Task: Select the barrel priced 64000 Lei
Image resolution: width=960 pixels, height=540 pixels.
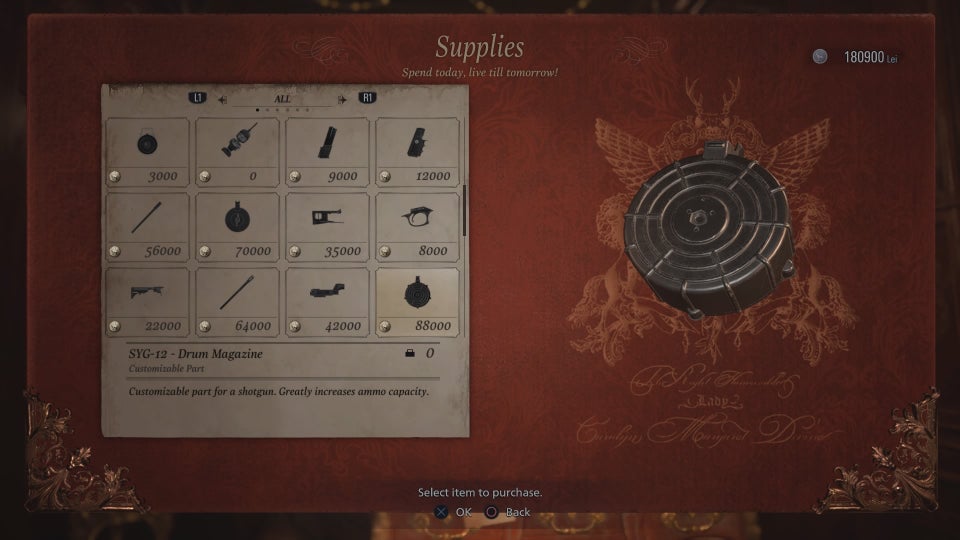Action: point(237,301)
